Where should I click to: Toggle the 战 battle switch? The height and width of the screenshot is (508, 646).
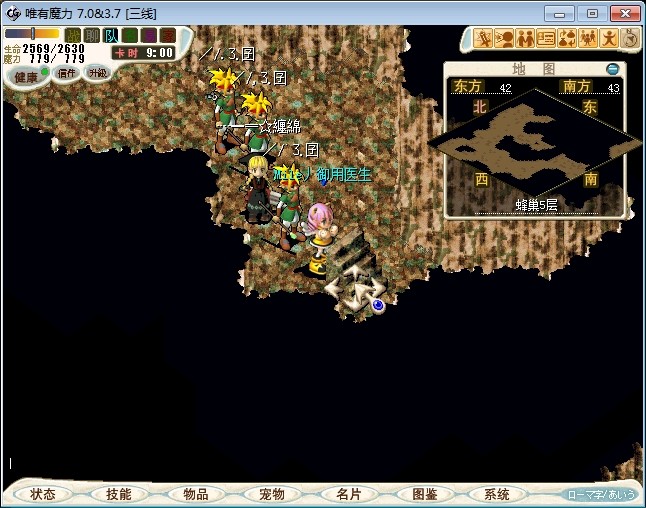click(x=73, y=35)
